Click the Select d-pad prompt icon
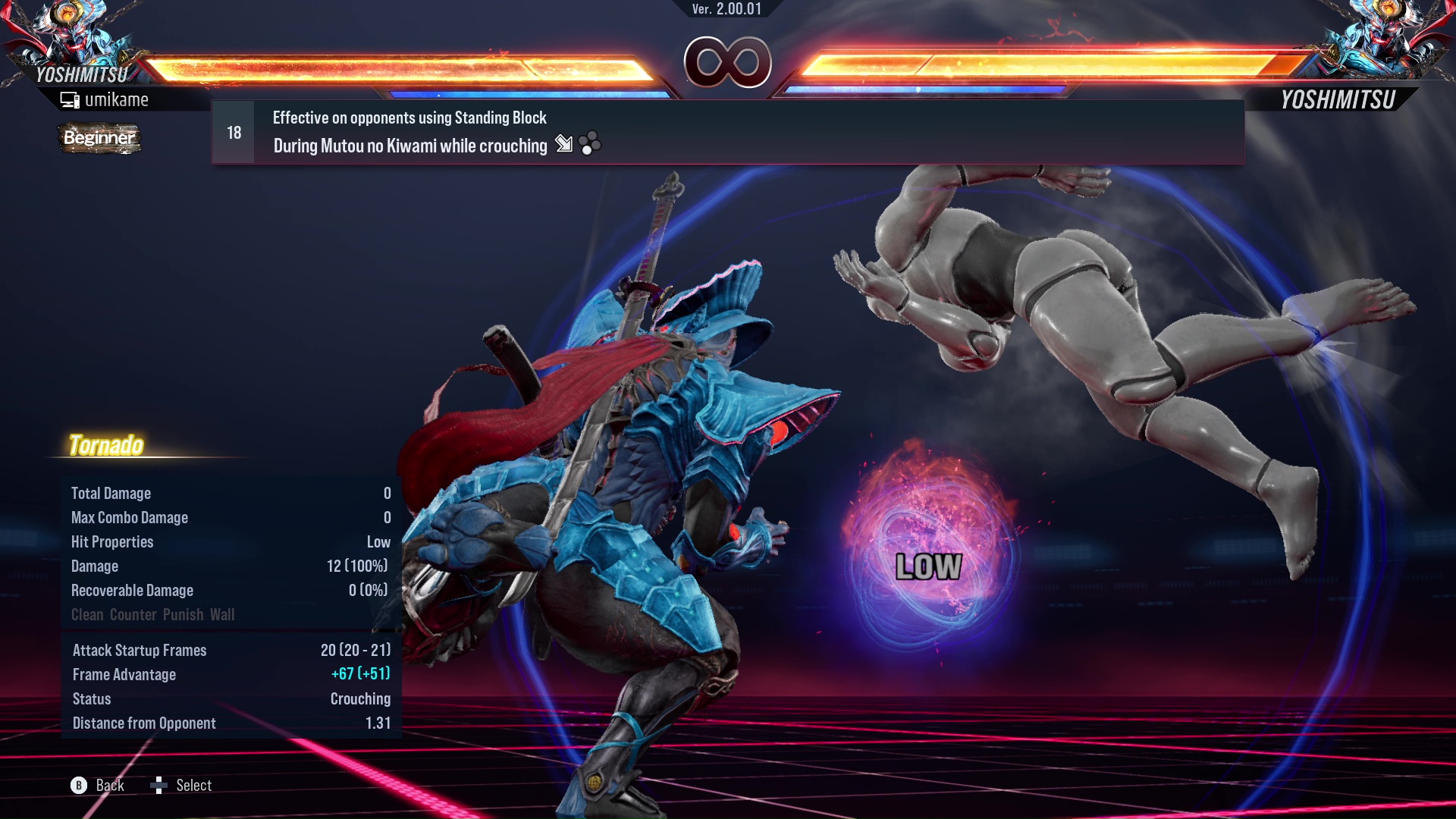The height and width of the screenshot is (819, 1456). (x=160, y=786)
